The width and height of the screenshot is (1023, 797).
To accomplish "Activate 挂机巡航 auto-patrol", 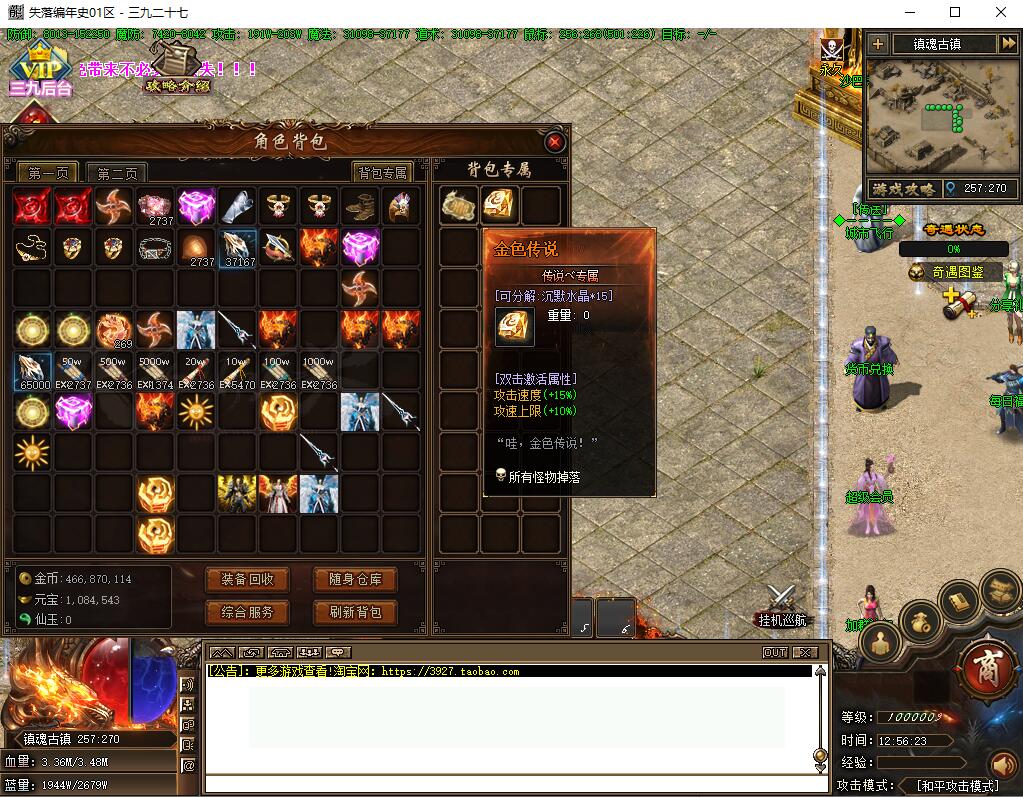I will [781, 606].
